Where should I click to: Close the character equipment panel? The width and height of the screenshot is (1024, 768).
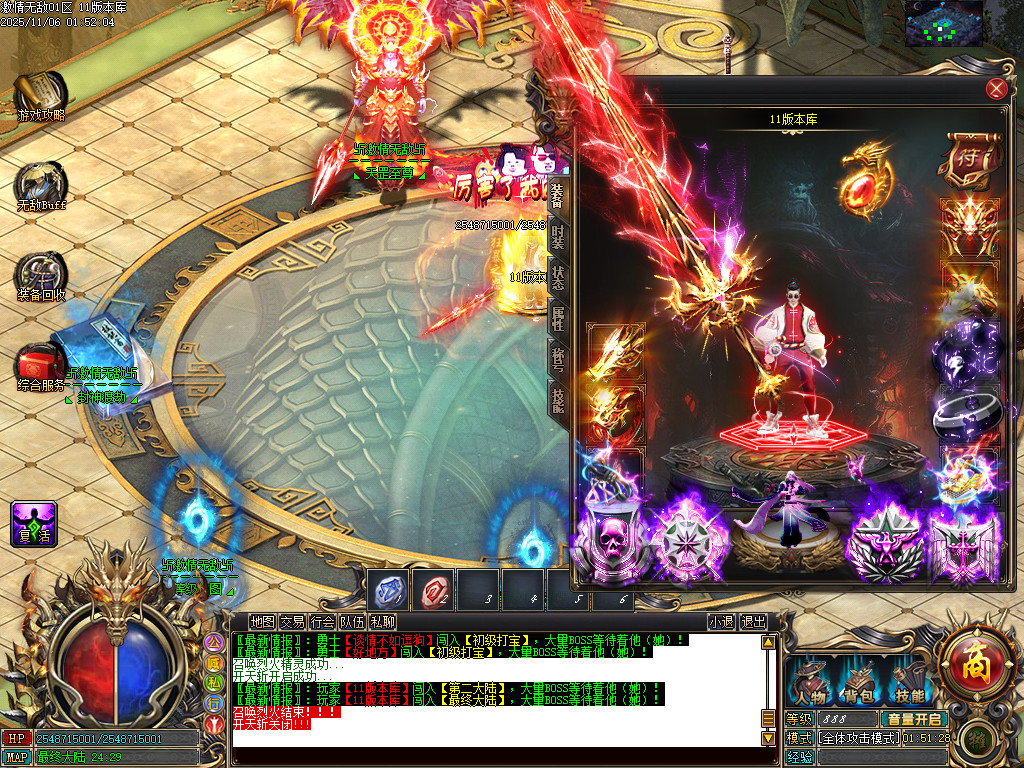point(996,89)
